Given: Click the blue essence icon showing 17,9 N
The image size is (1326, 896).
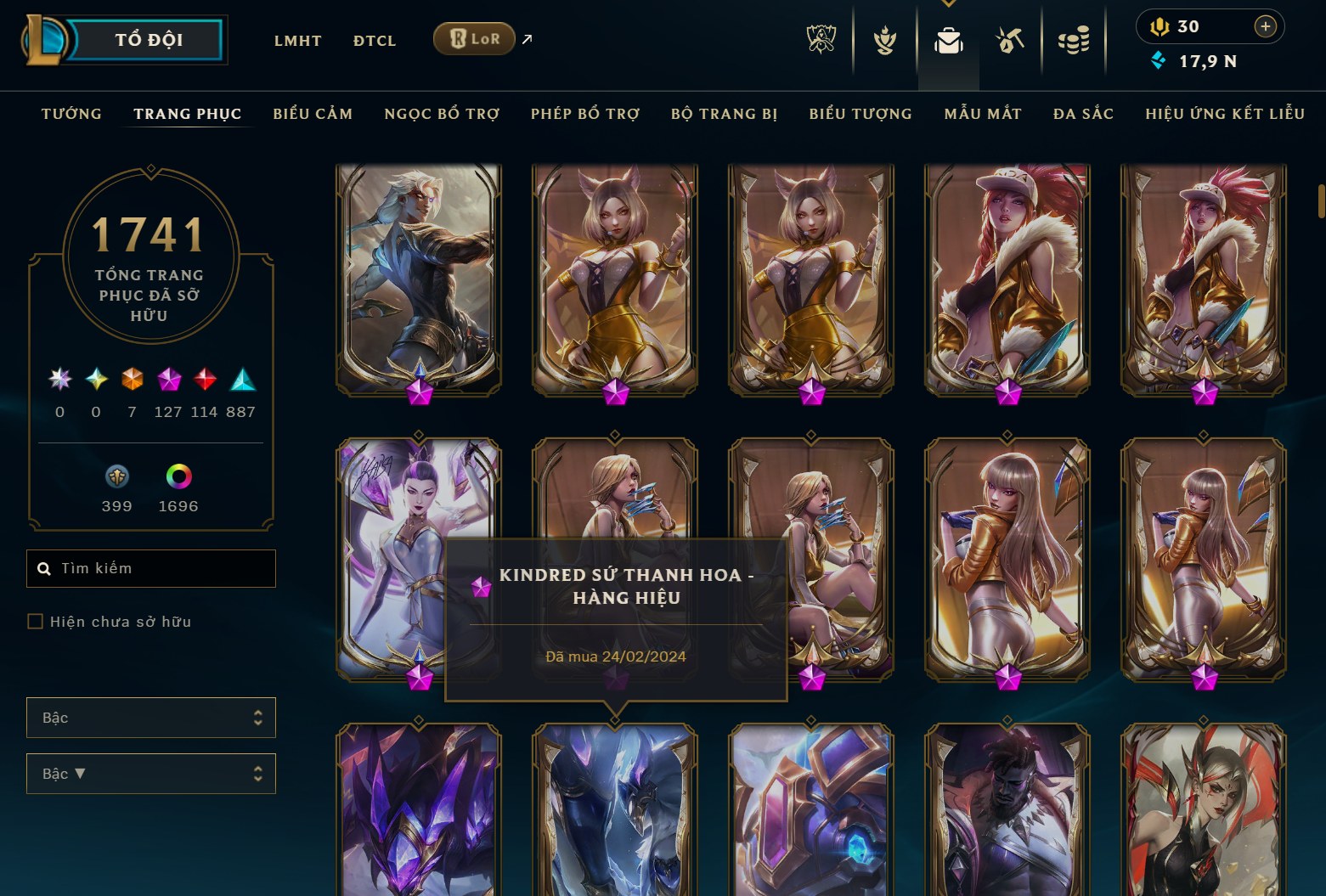Looking at the screenshot, I should 1158,60.
